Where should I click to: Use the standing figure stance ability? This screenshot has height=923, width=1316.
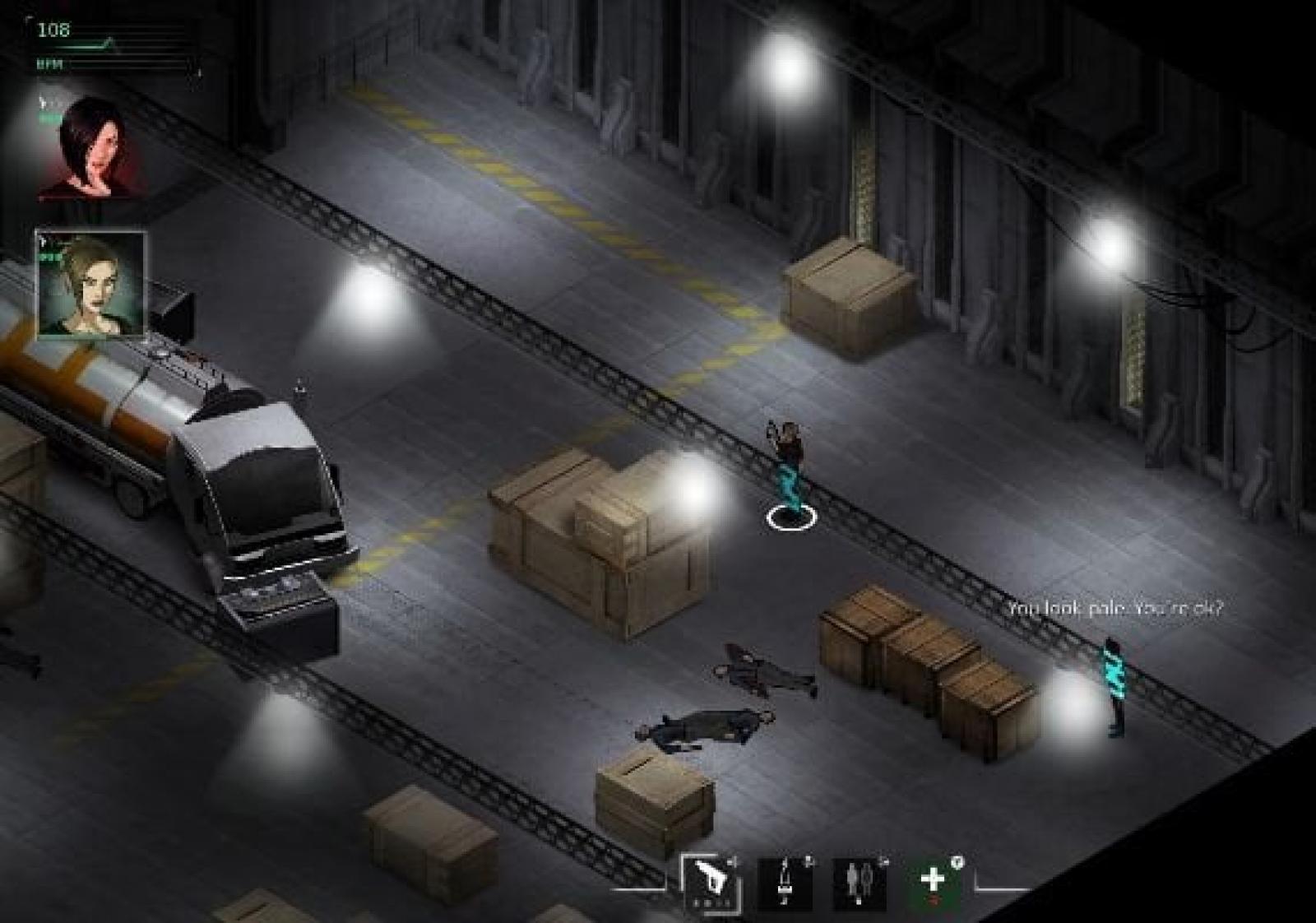[784, 883]
